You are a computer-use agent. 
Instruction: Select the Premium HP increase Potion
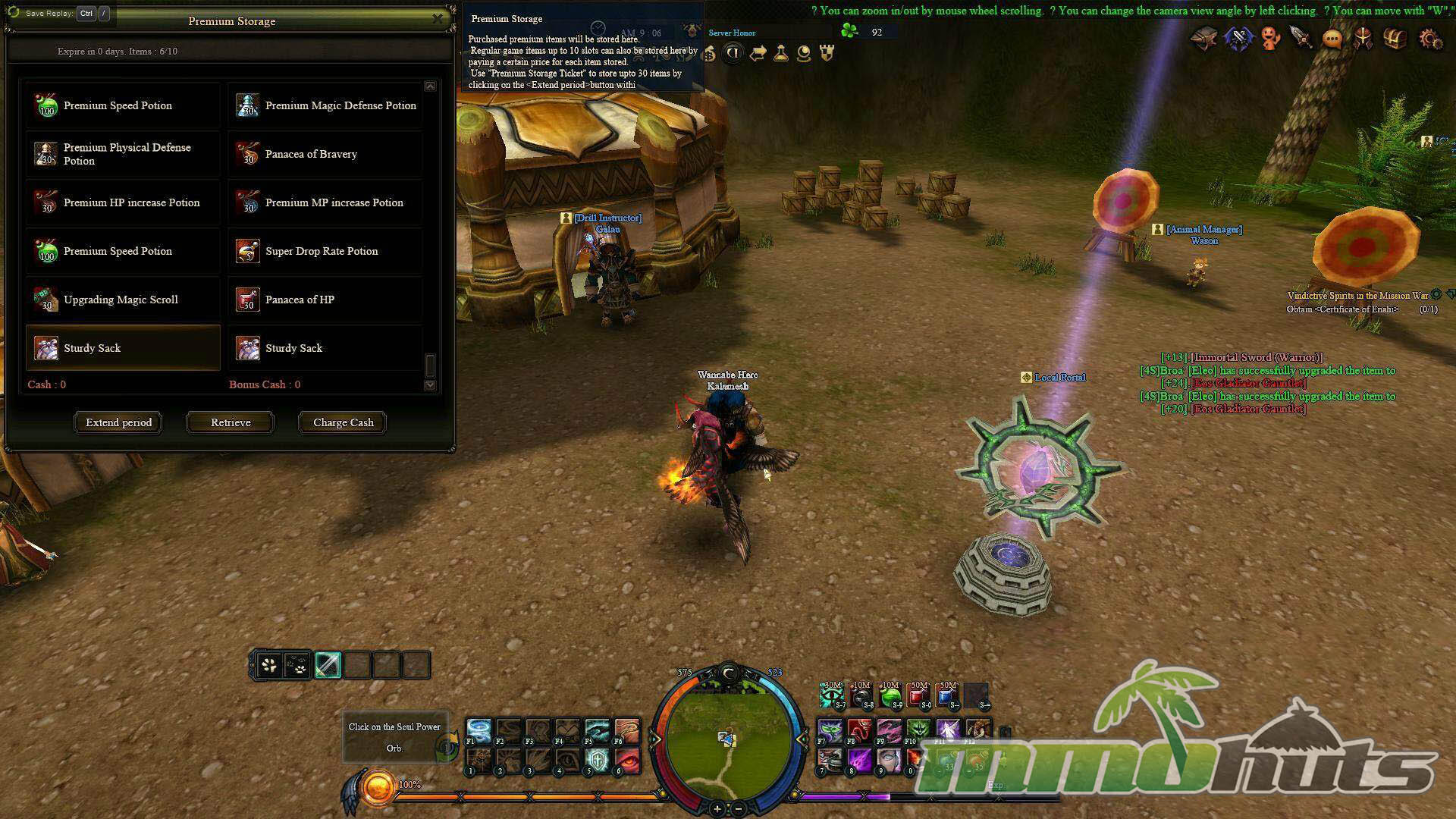click(123, 202)
